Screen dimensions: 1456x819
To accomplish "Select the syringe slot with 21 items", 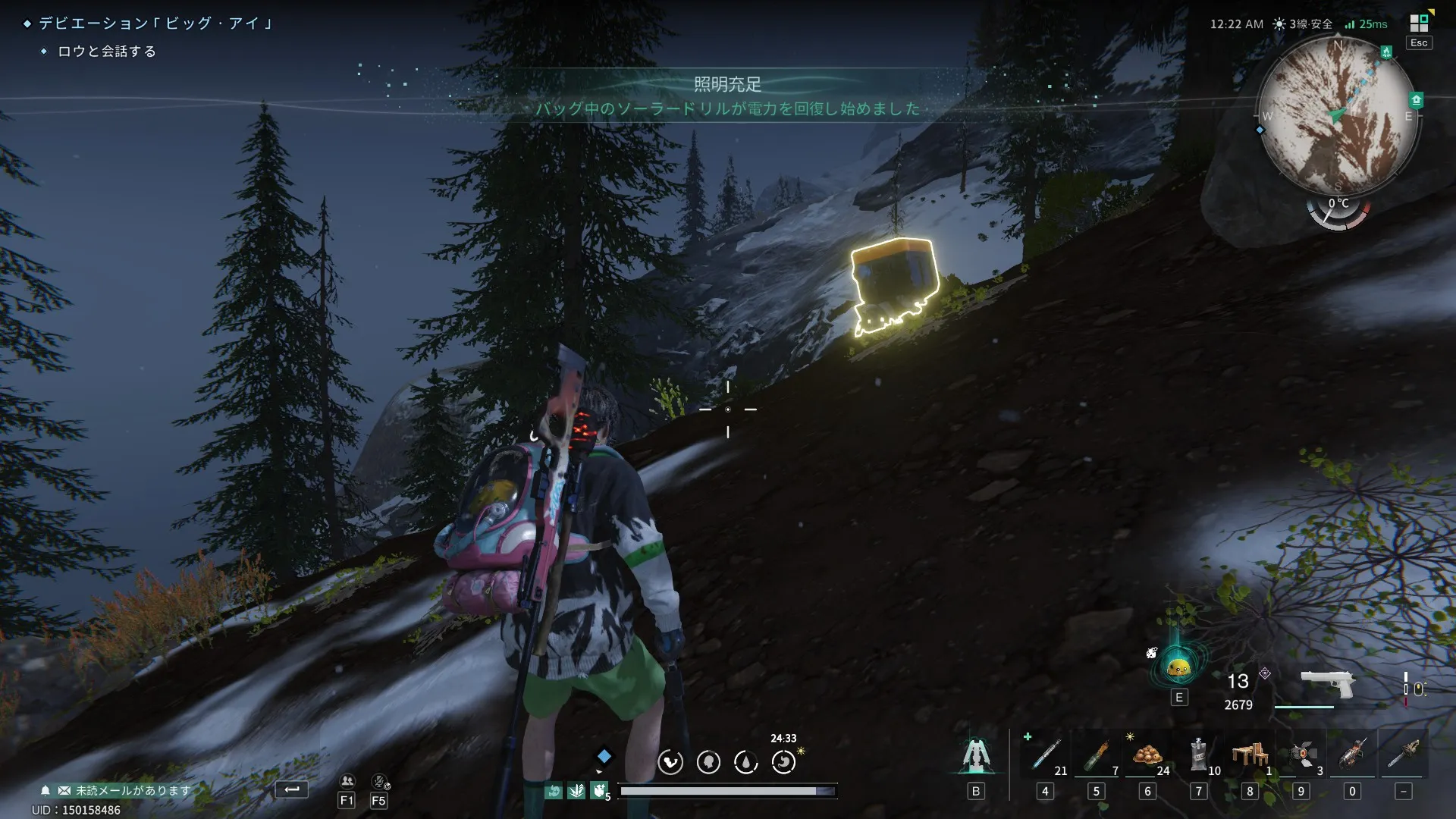I will pos(1046,755).
